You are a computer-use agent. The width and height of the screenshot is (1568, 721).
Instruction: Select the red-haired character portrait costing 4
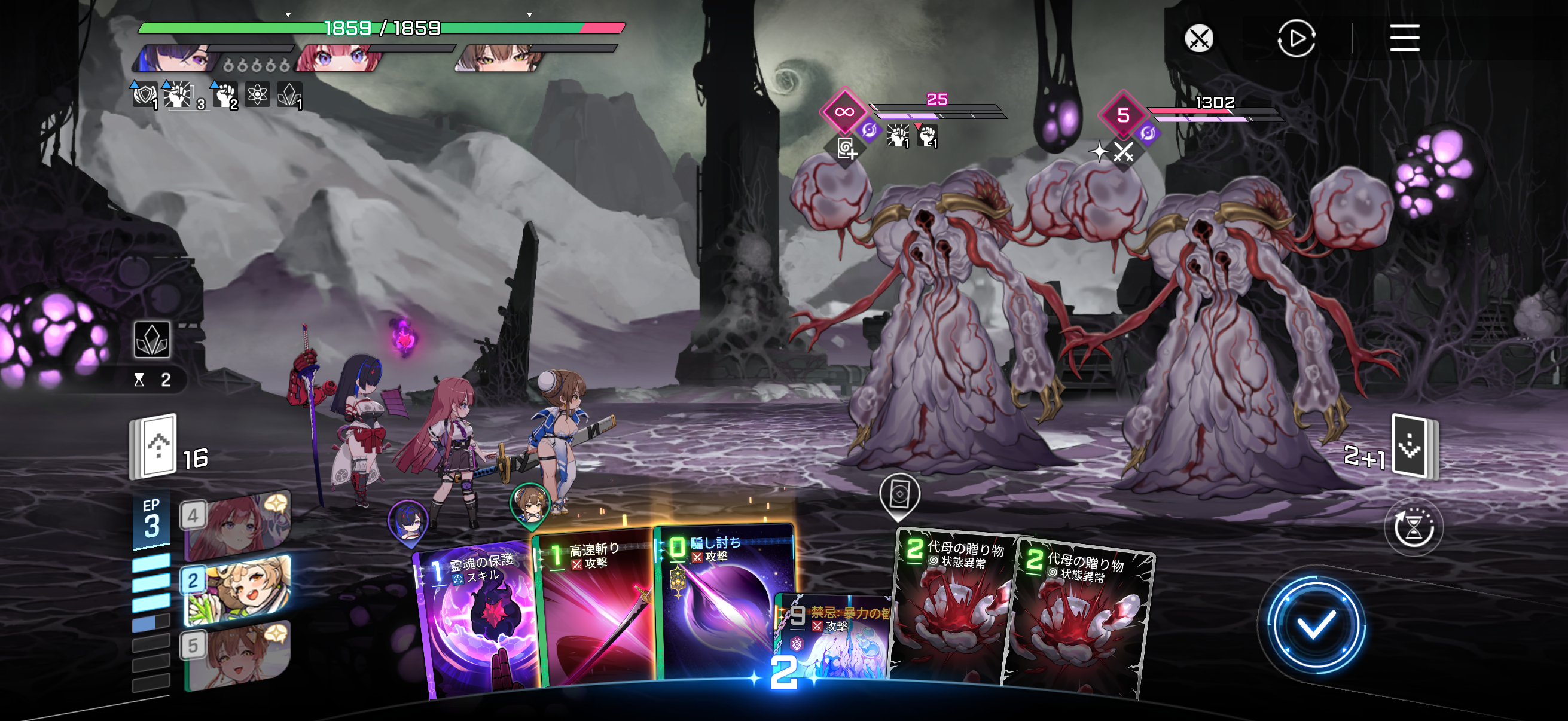point(237,525)
